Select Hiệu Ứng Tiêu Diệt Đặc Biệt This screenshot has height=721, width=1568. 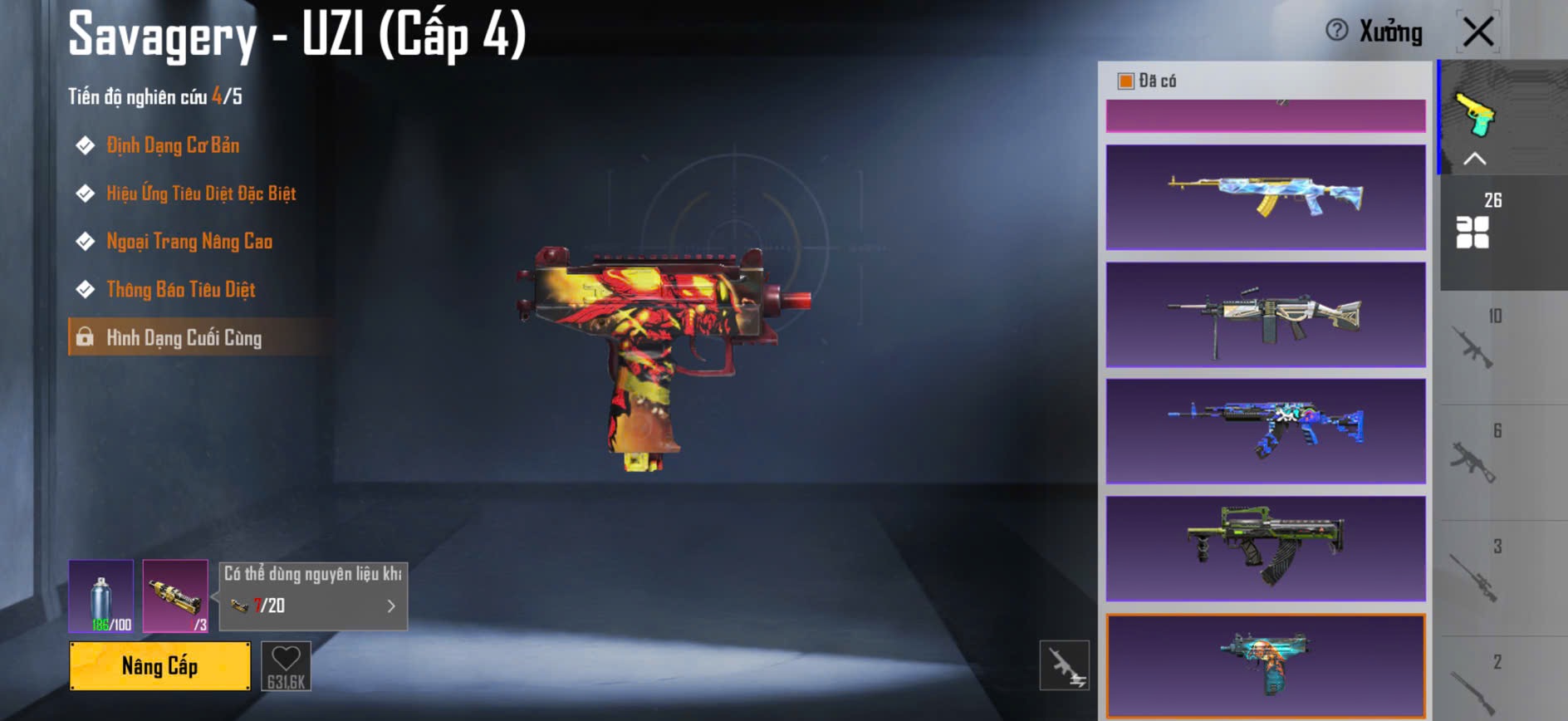coord(201,194)
